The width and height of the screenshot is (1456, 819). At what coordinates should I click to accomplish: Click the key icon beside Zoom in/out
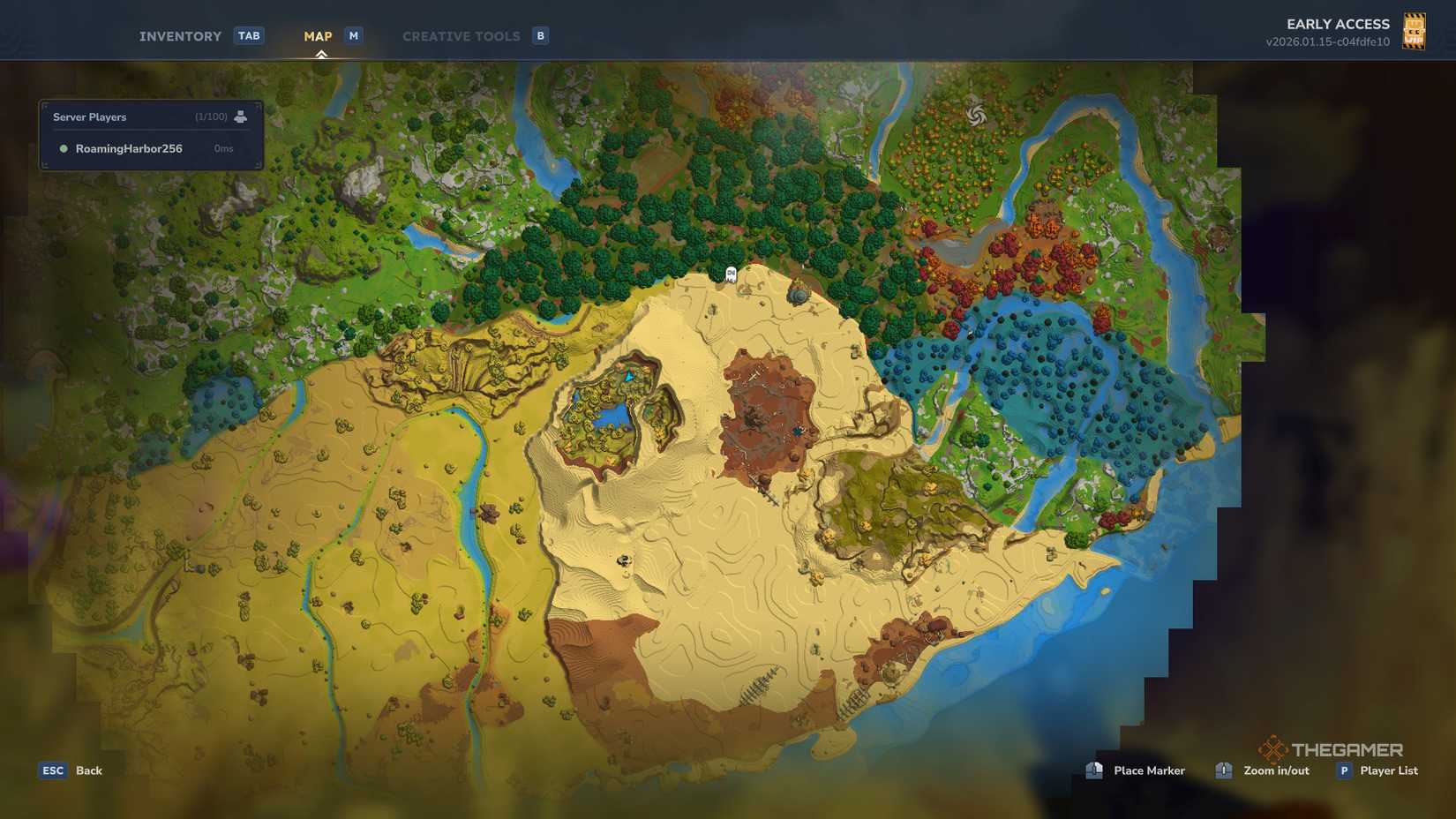[1223, 770]
